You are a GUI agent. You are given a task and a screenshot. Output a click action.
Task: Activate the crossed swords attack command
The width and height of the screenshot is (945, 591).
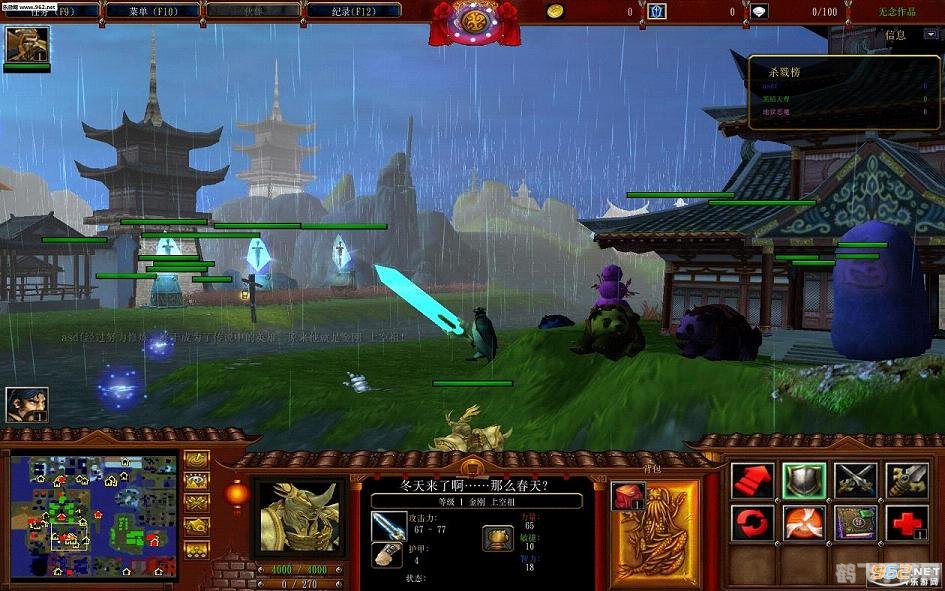[856, 480]
